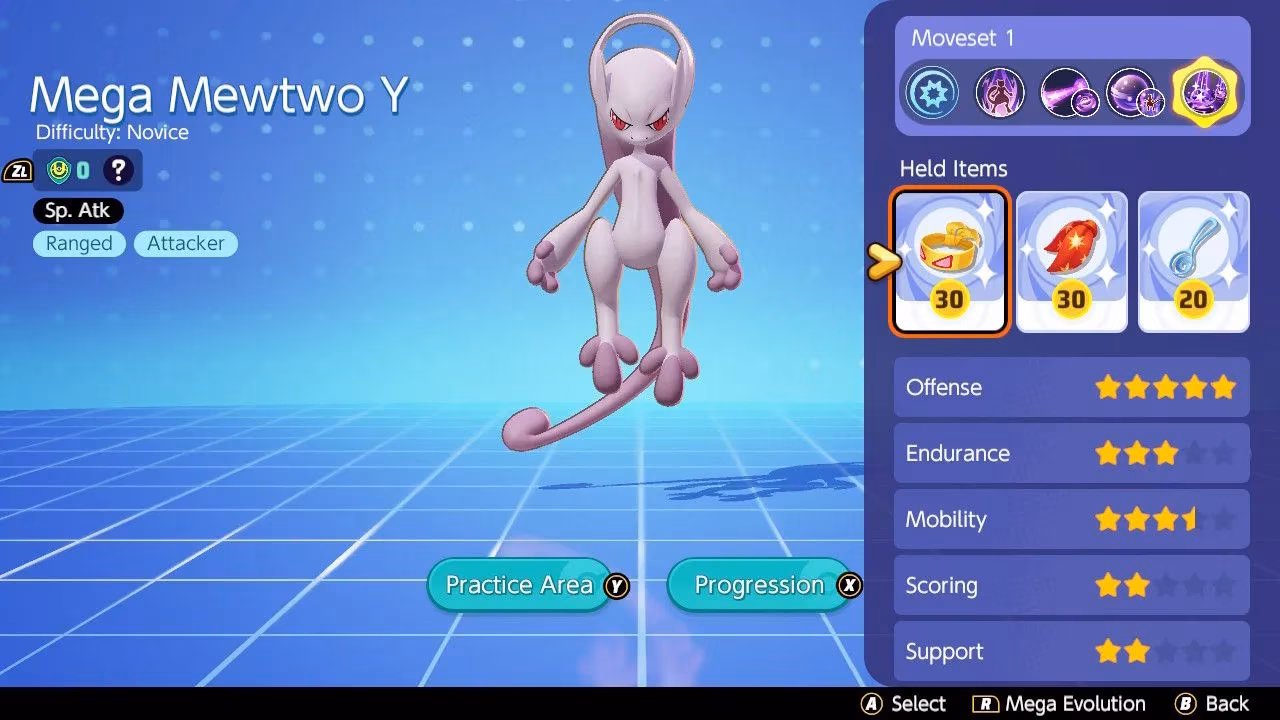The image size is (1280, 720).
Task: Select the second move icon showing Mewtwo silhouette
Action: pos(1000,91)
